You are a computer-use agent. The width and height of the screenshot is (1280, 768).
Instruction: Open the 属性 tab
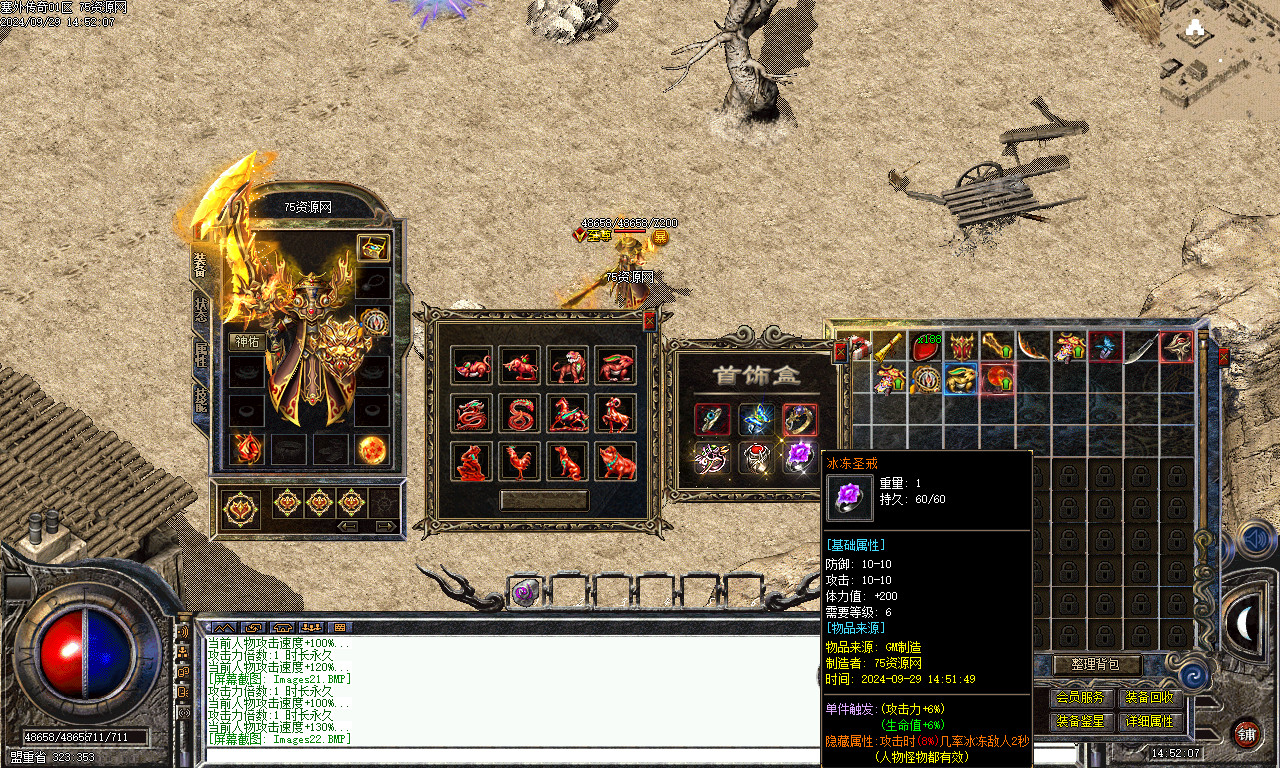tap(200, 352)
